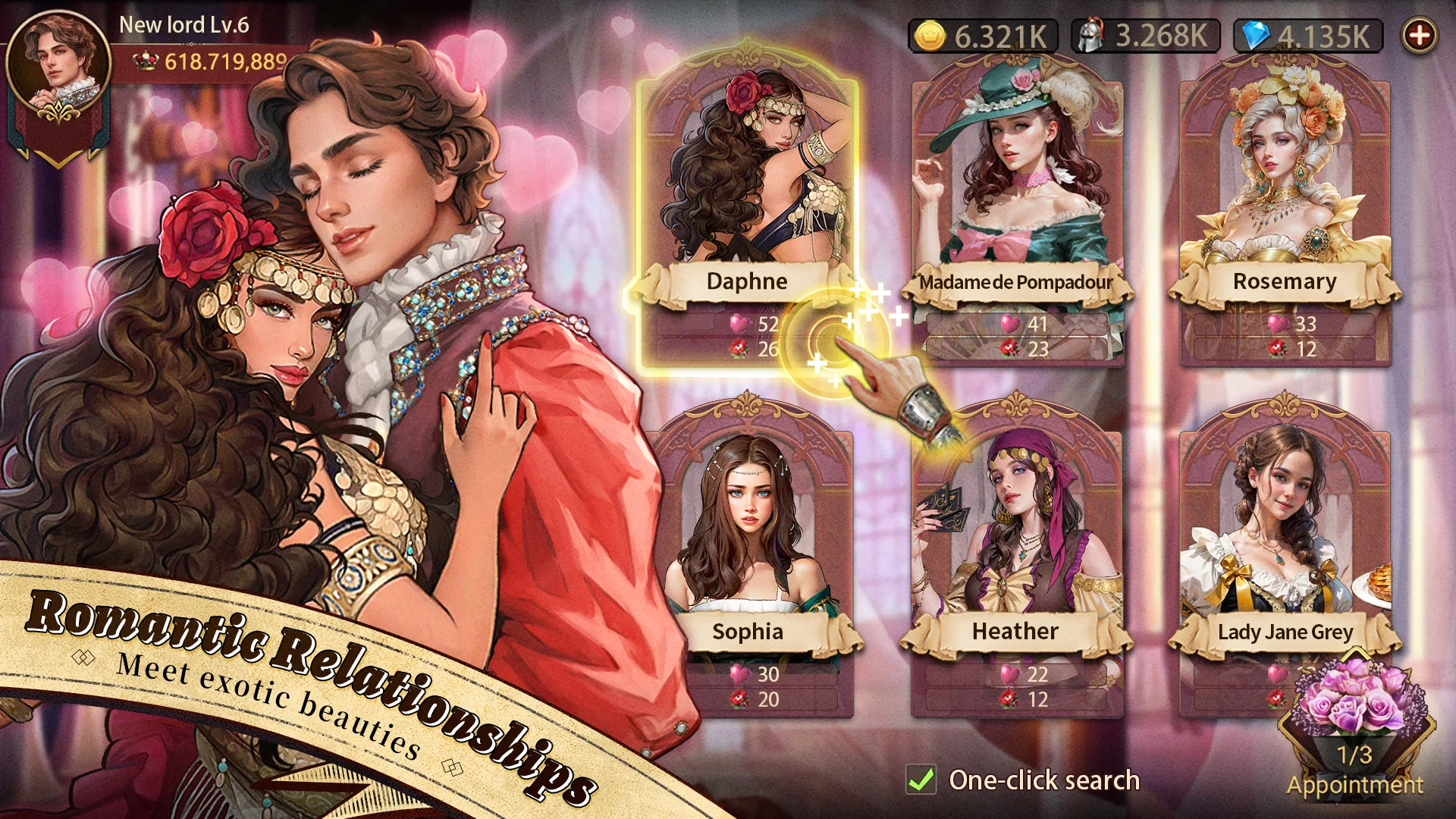Tap the knight helmet soldiers counter
Viewport: 1456px width, 819px height.
(x=1145, y=36)
